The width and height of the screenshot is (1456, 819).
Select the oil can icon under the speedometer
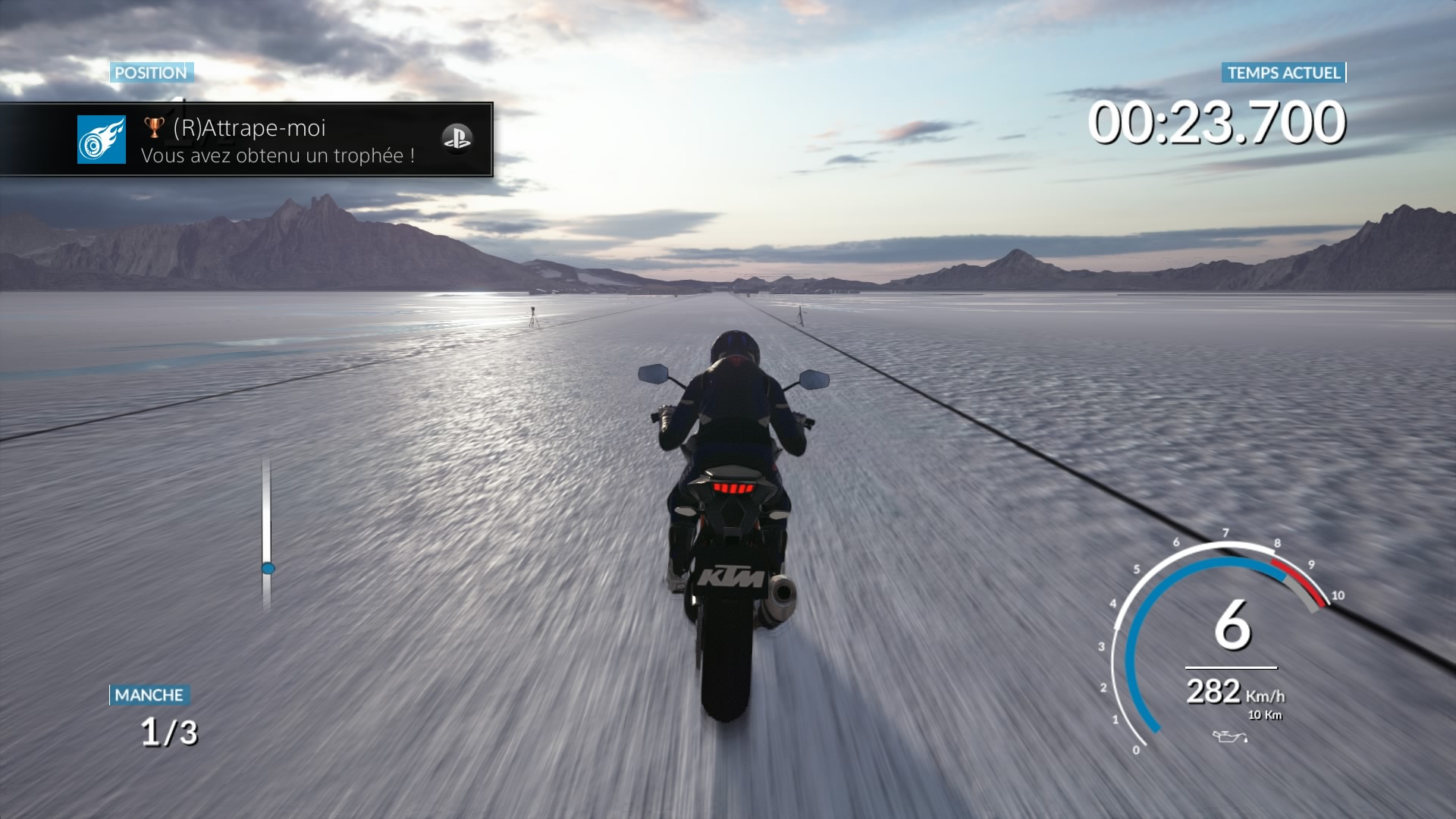click(1229, 736)
